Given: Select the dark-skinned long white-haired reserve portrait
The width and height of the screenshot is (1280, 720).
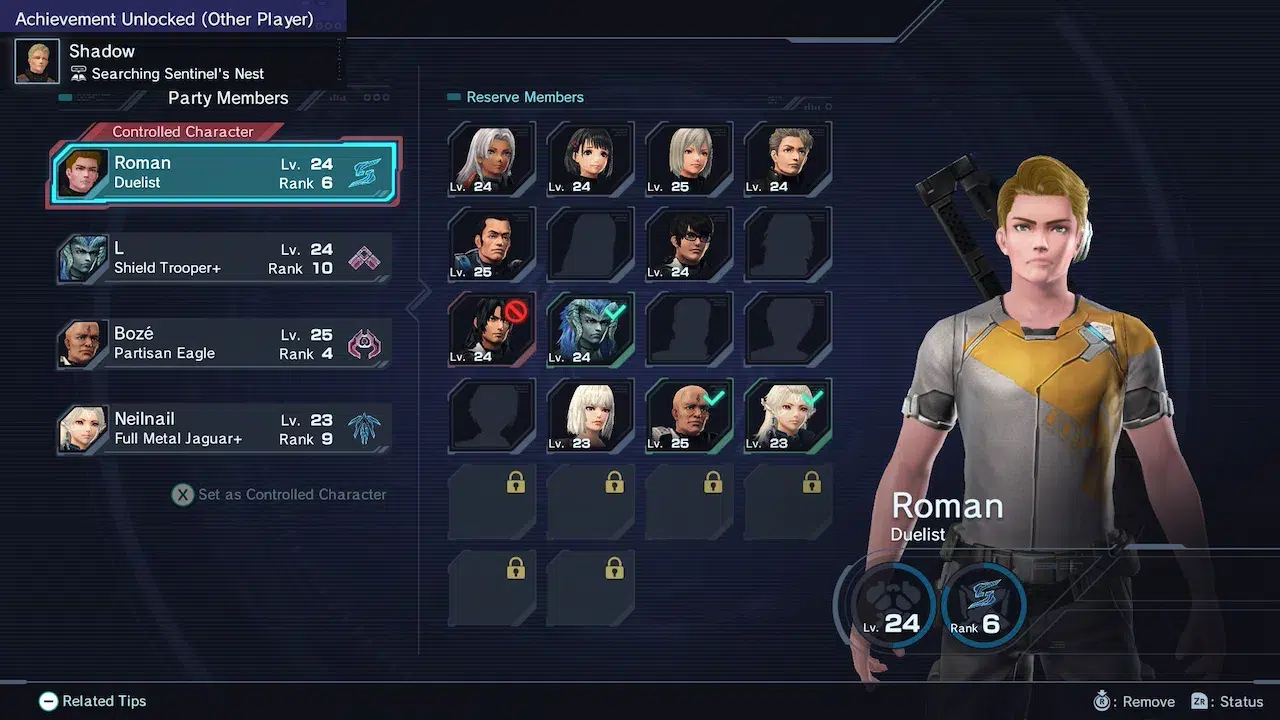Looking at the screenshot, I should pos(491,159).
